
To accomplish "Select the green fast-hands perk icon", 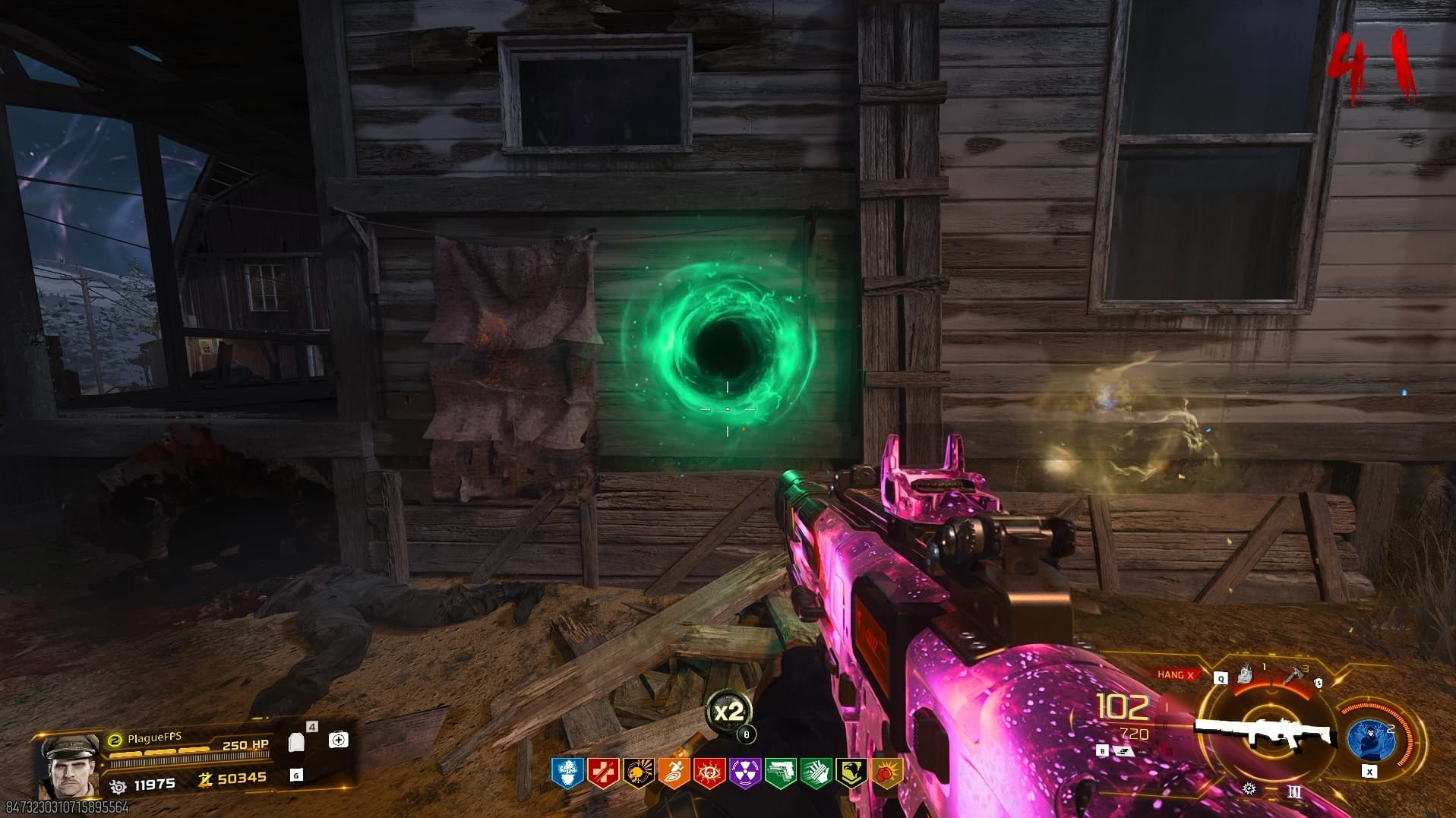I will pyautogui.click(x=816, y=773).
